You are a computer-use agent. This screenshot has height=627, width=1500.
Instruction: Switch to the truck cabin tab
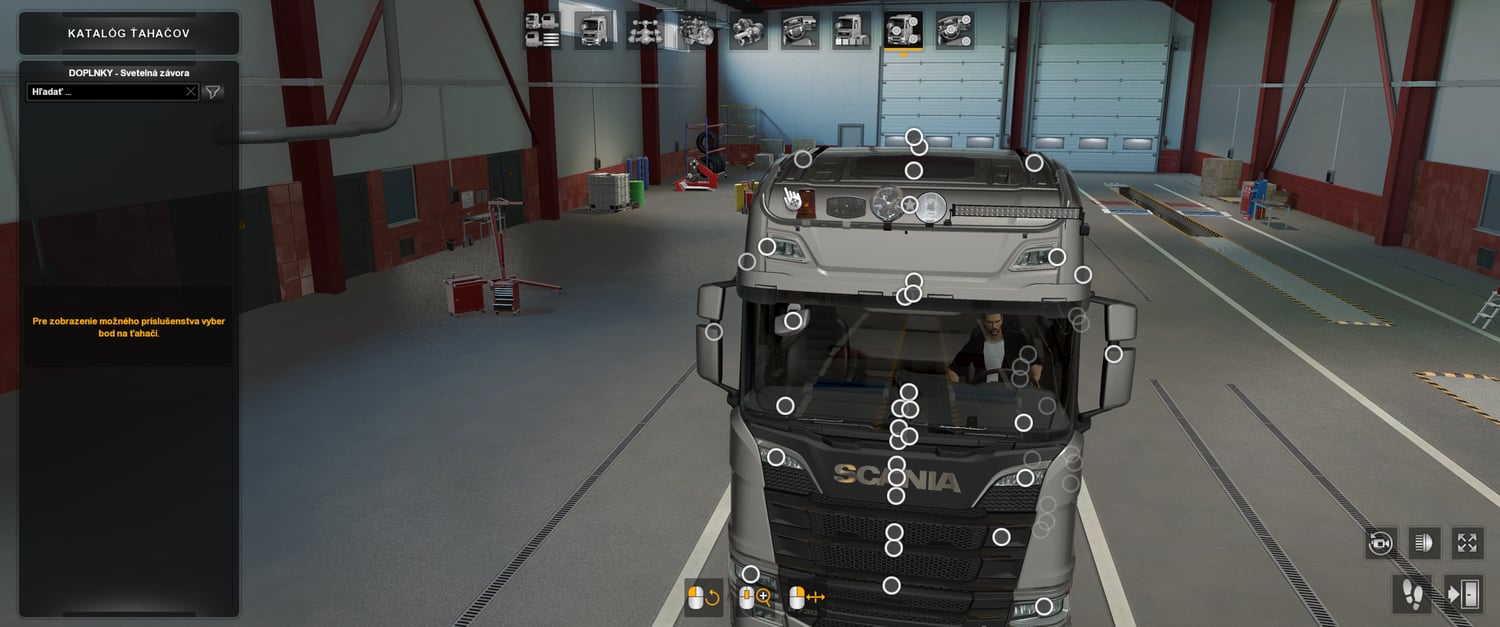[594, 31]
